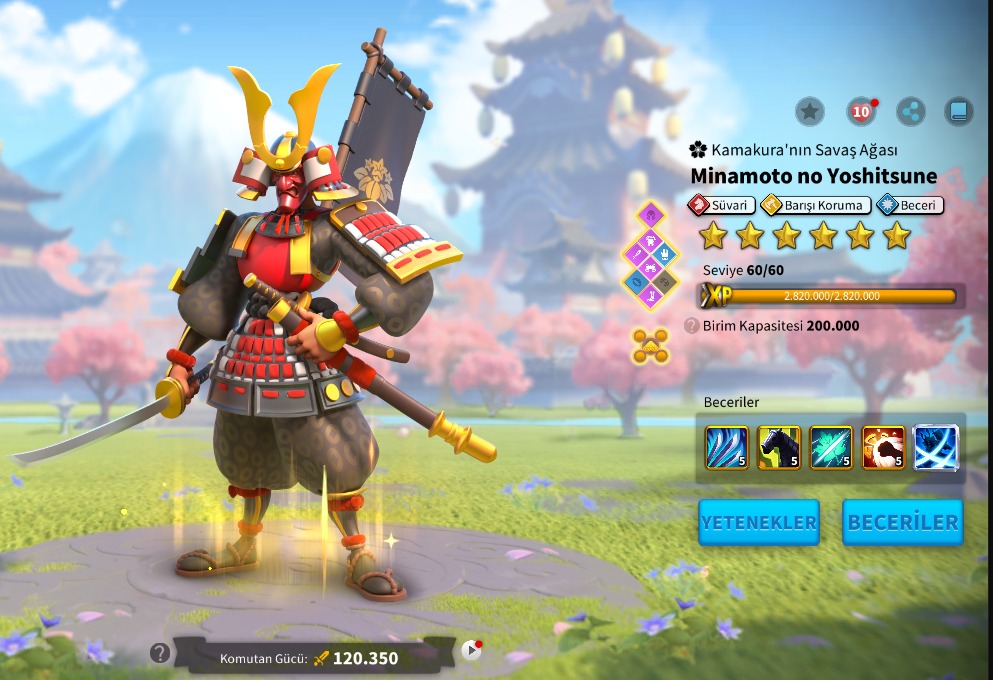This screenshot has height=680, width=993.
Task: View the black horse skill icon
Action: [x=779, y=448]
